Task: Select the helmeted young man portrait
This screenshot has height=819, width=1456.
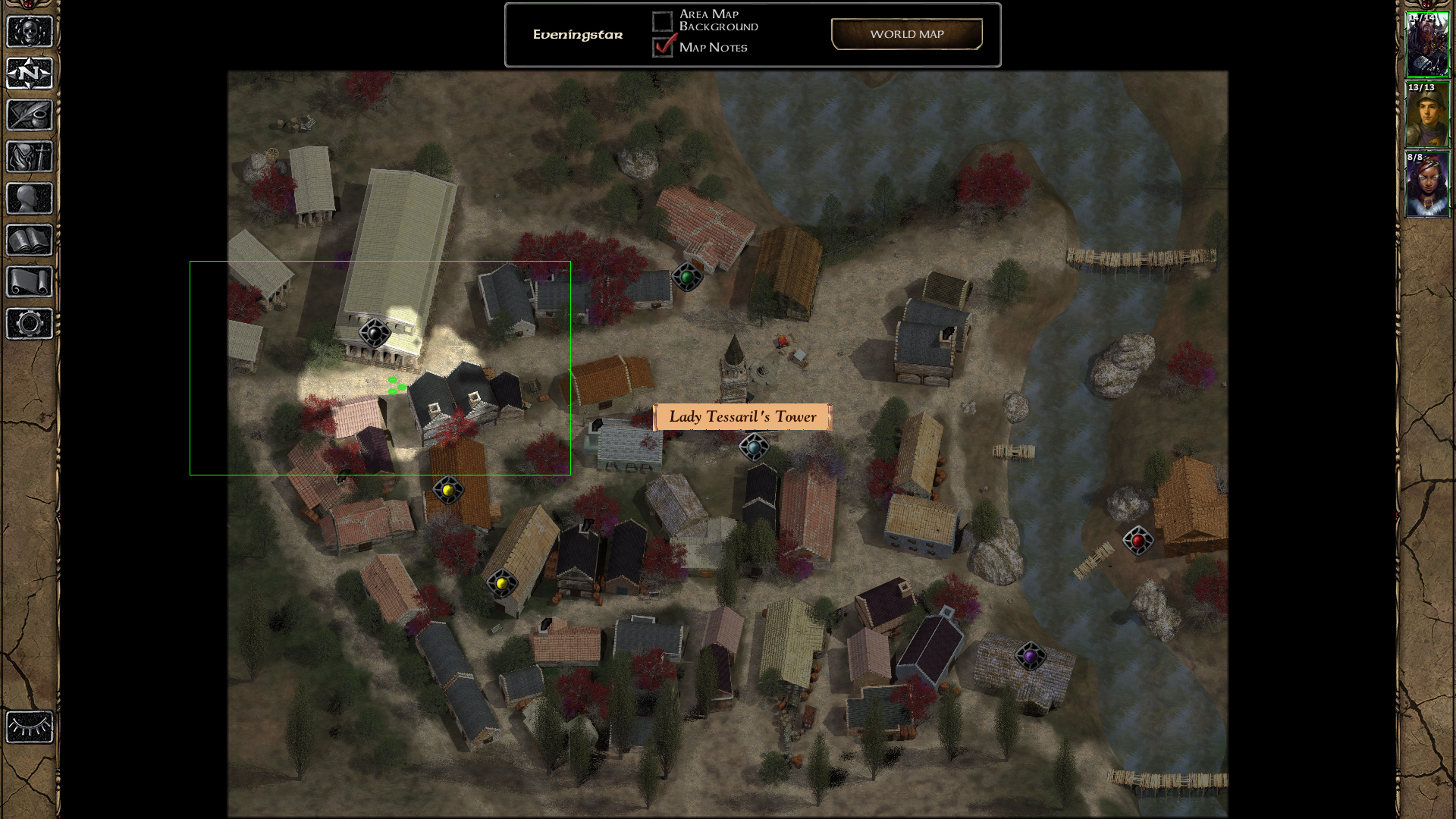Action: (1427, 114)
